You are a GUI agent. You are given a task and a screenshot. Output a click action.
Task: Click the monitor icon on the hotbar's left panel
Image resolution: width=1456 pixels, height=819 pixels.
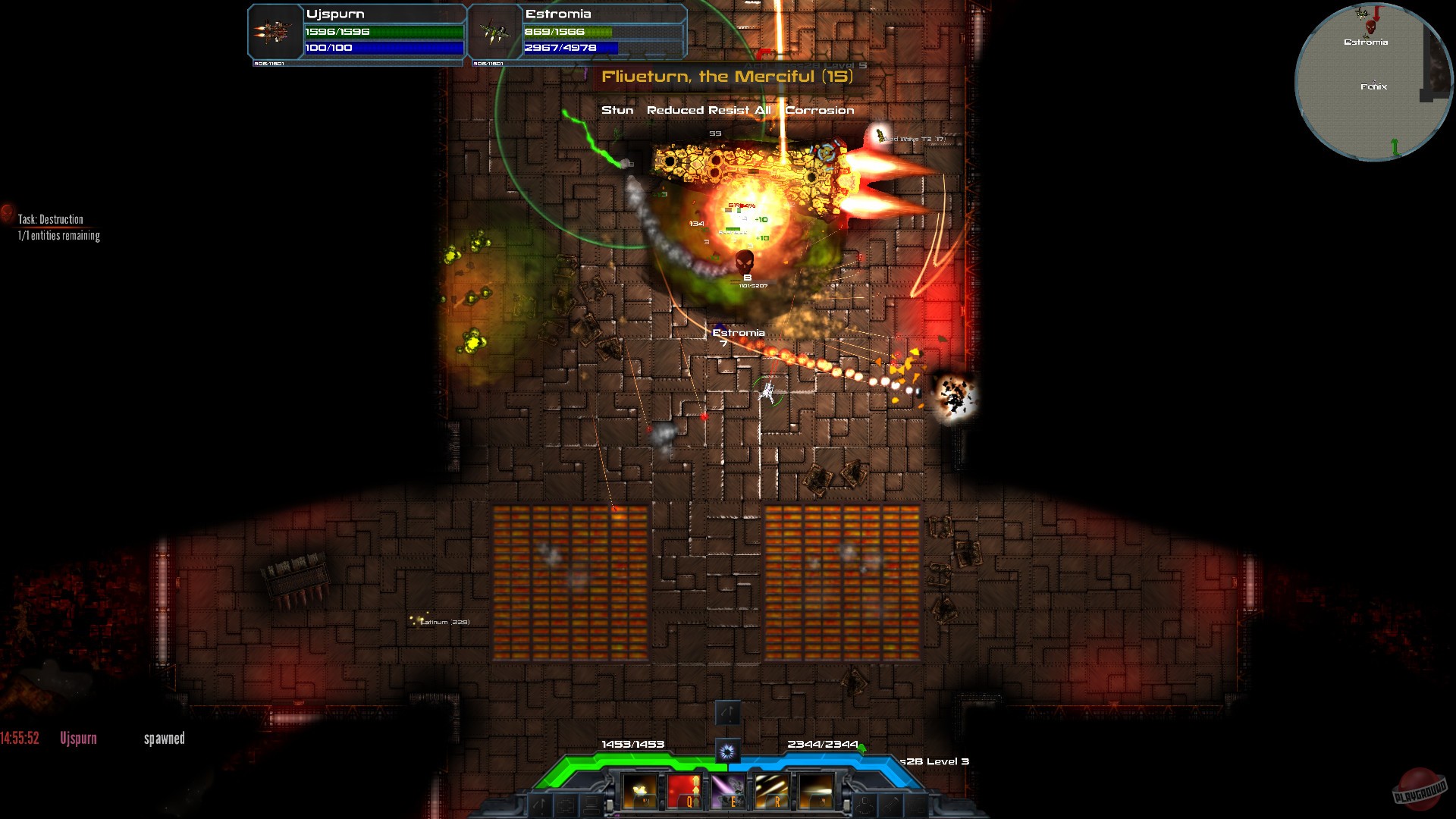[x=590, y=805]
